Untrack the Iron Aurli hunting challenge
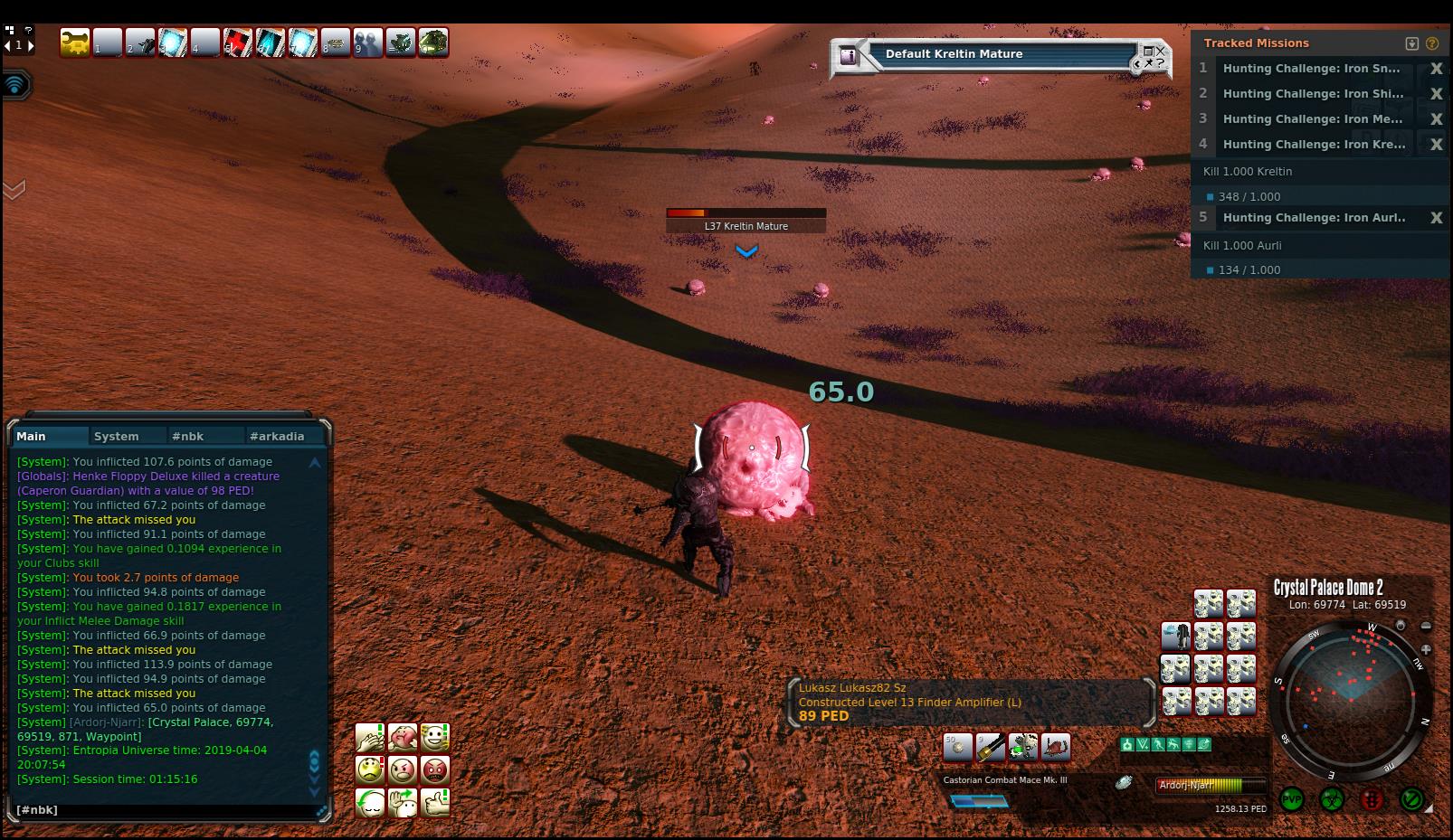The width and height of the screenshot is (1453, 840). pyautogui.click(x=1436, y=218)
